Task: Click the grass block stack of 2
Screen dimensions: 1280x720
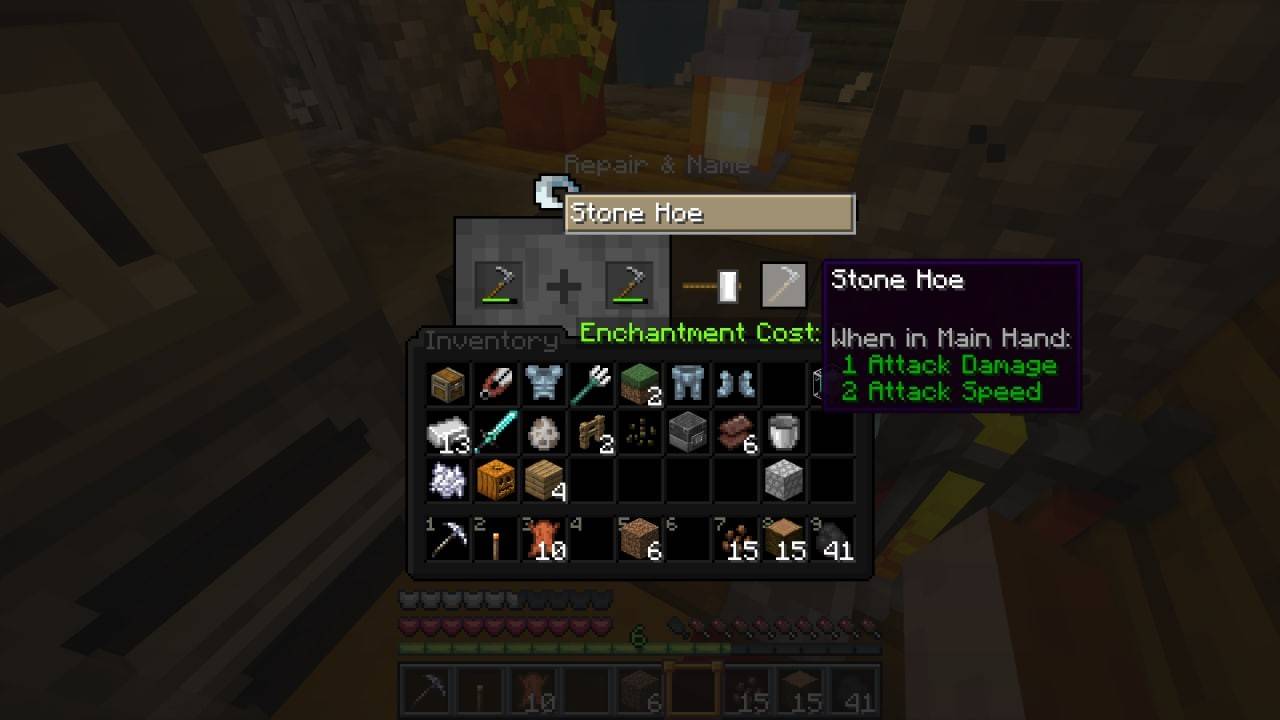Action: [x=639, y=383]
